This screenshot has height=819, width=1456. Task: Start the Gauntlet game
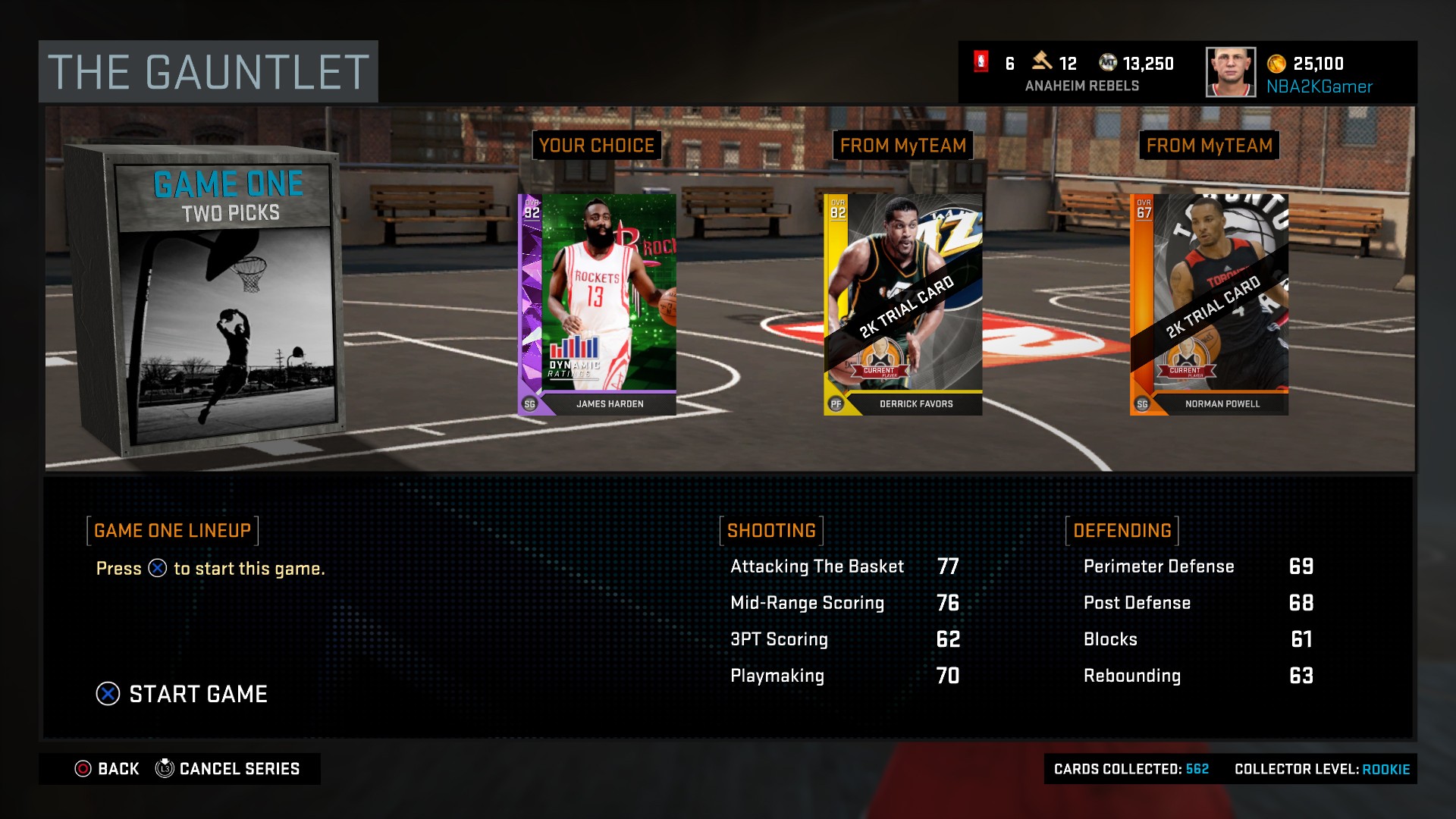(183, 694)
